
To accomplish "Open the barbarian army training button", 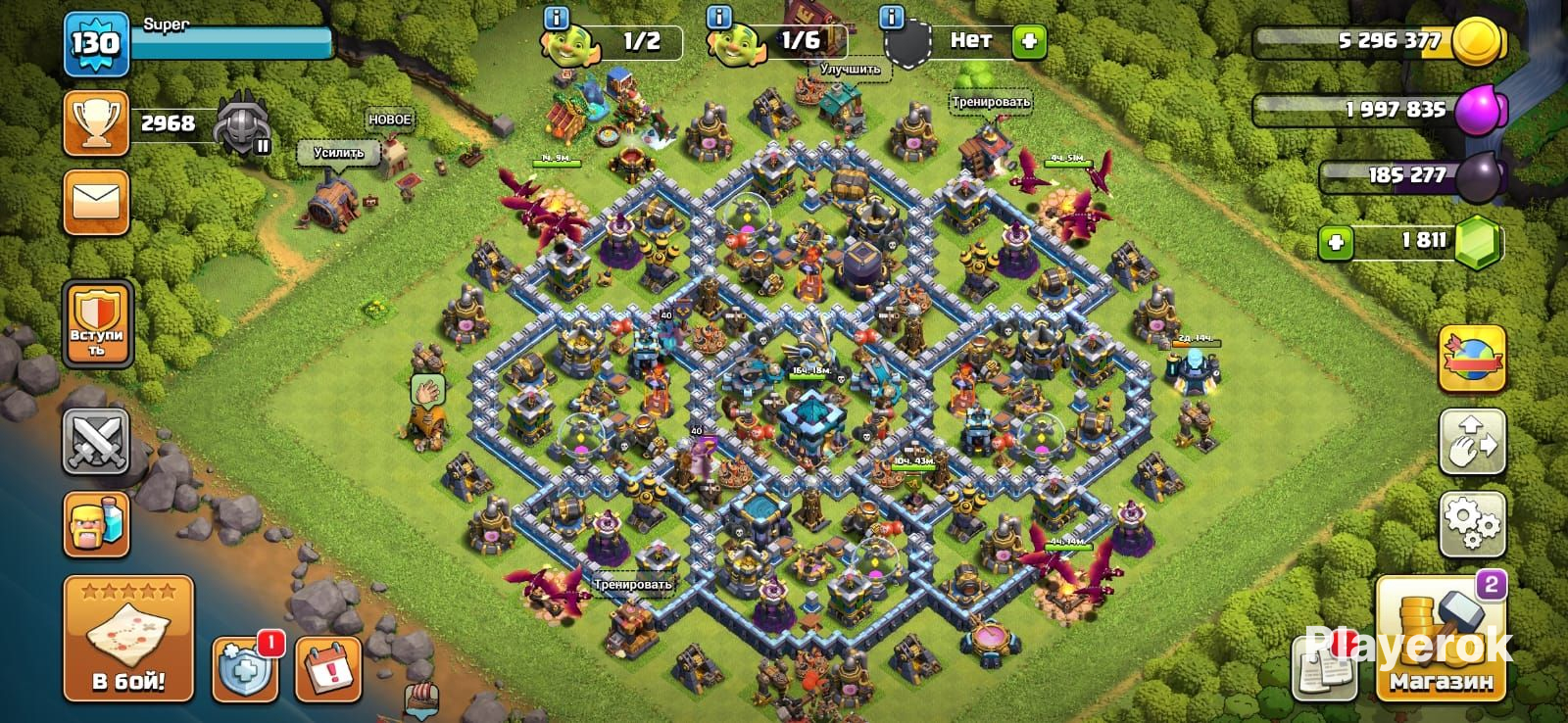I will [96, 524].
